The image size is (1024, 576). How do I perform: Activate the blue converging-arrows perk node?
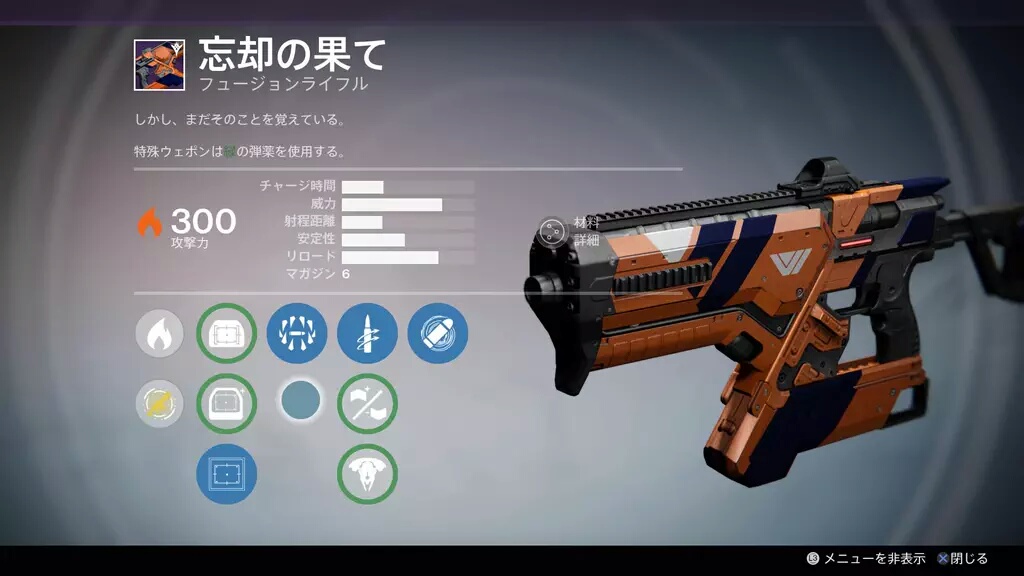click(x=297, y=333)
